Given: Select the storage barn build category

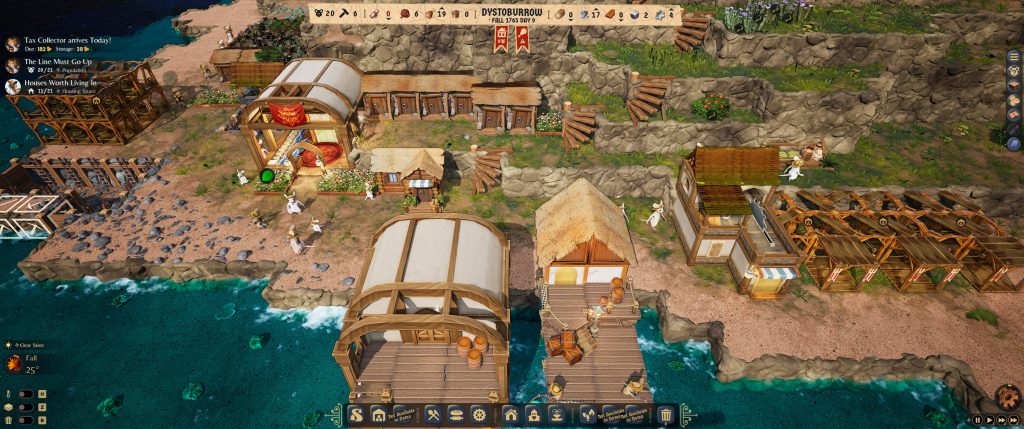Looking at the screenshot, I should (x=379, y=414).
